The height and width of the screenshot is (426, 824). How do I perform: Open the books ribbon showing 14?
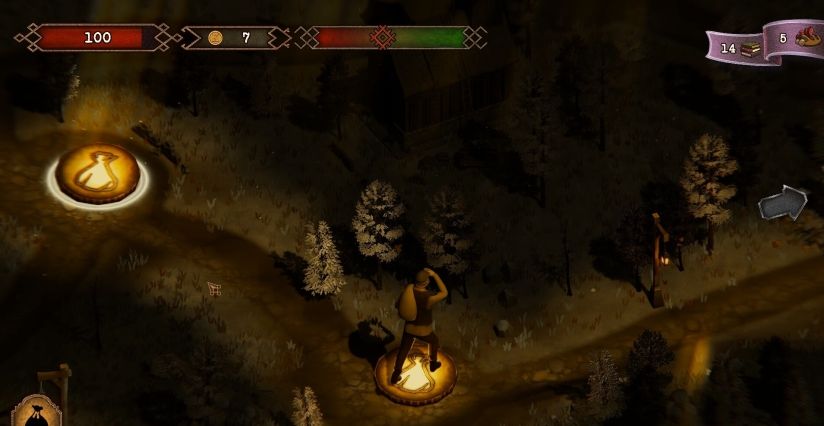click(736, 47)
